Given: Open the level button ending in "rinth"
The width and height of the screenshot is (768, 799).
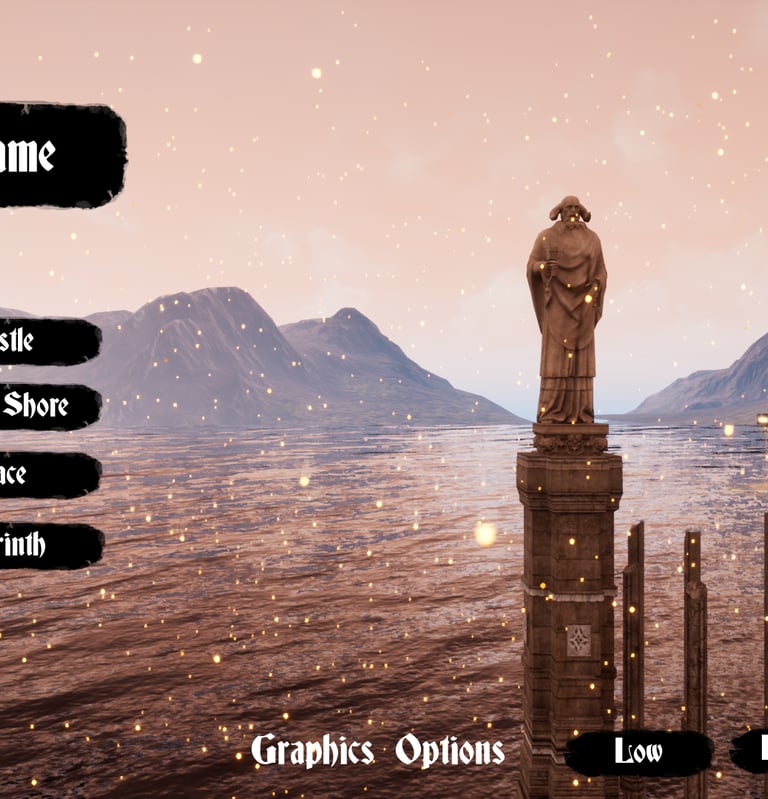Looking at the screenshot, I should pos(47,546).
